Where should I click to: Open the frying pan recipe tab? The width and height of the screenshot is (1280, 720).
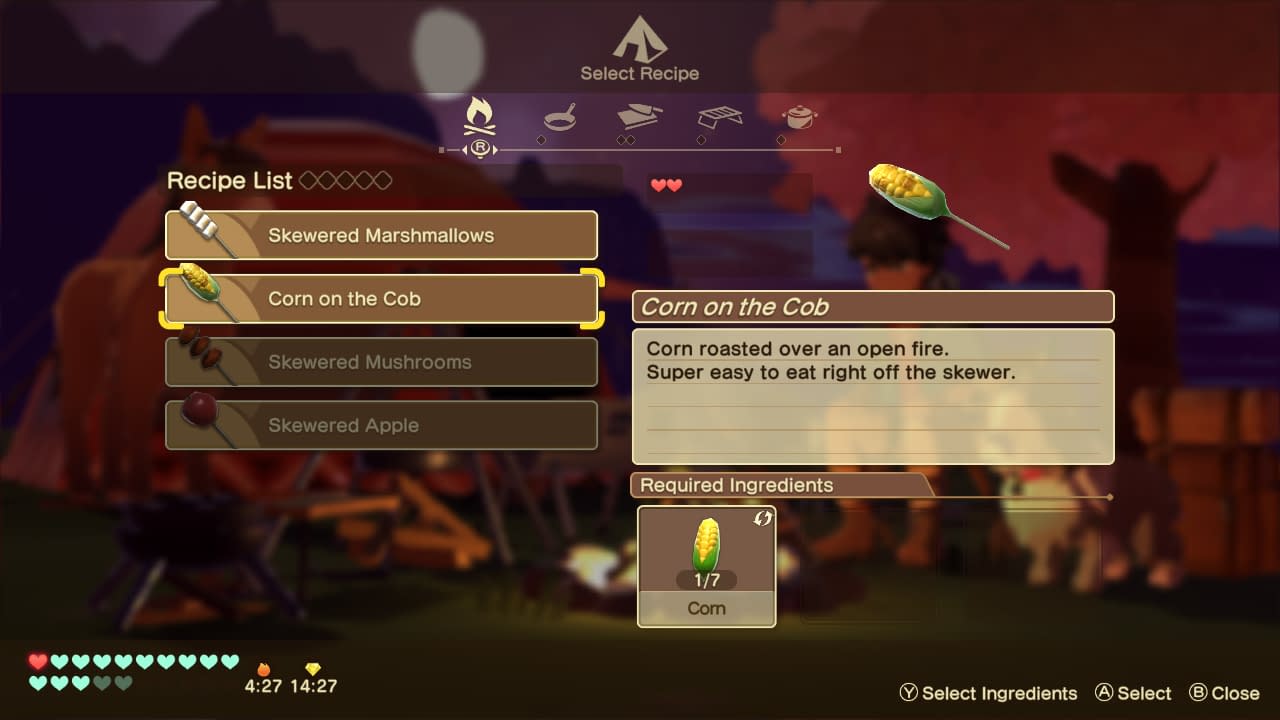coord(560,118)
